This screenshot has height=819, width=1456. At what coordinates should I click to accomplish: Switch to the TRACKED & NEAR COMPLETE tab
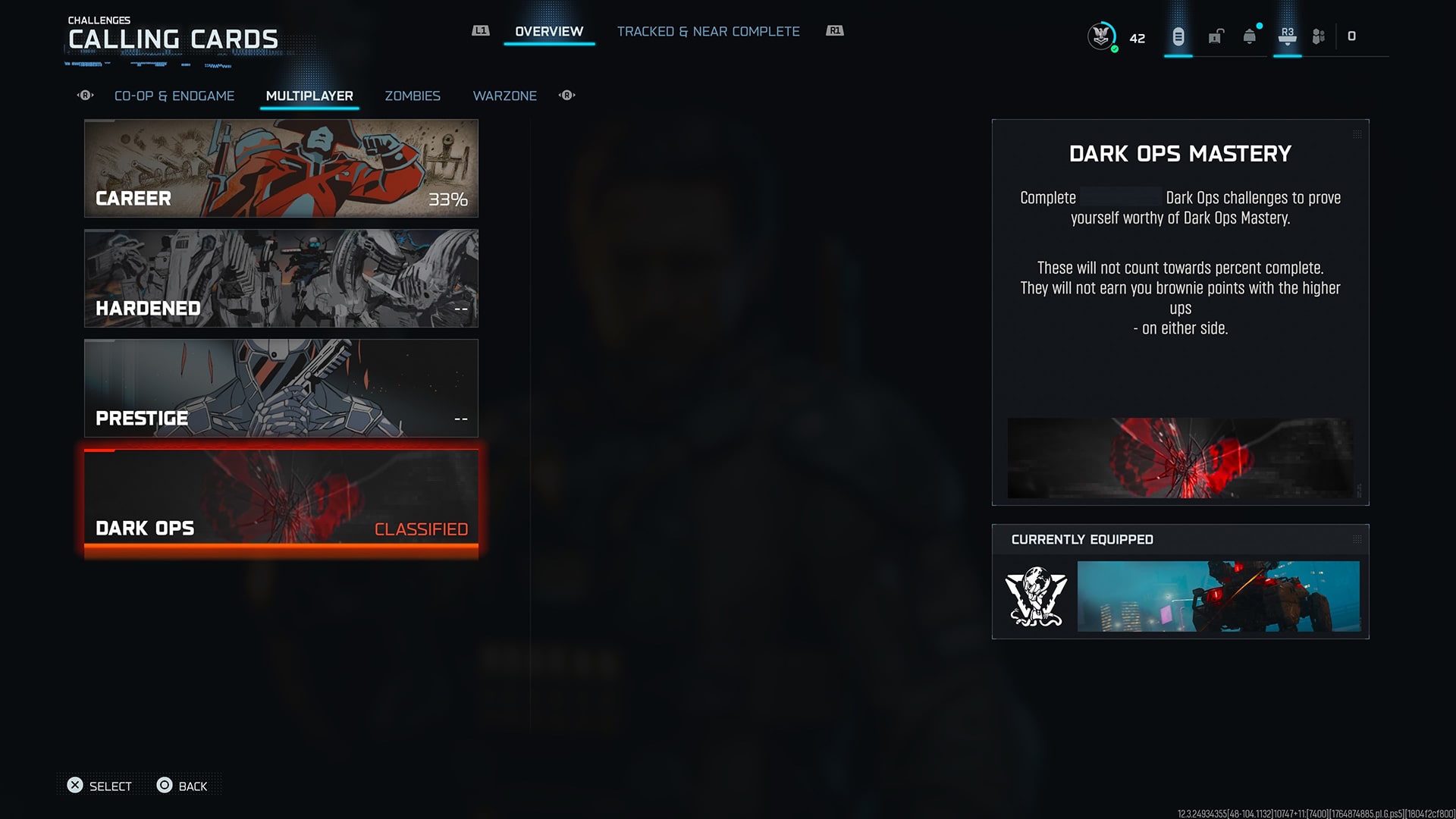pyautogui.click(x=708, y=31)
